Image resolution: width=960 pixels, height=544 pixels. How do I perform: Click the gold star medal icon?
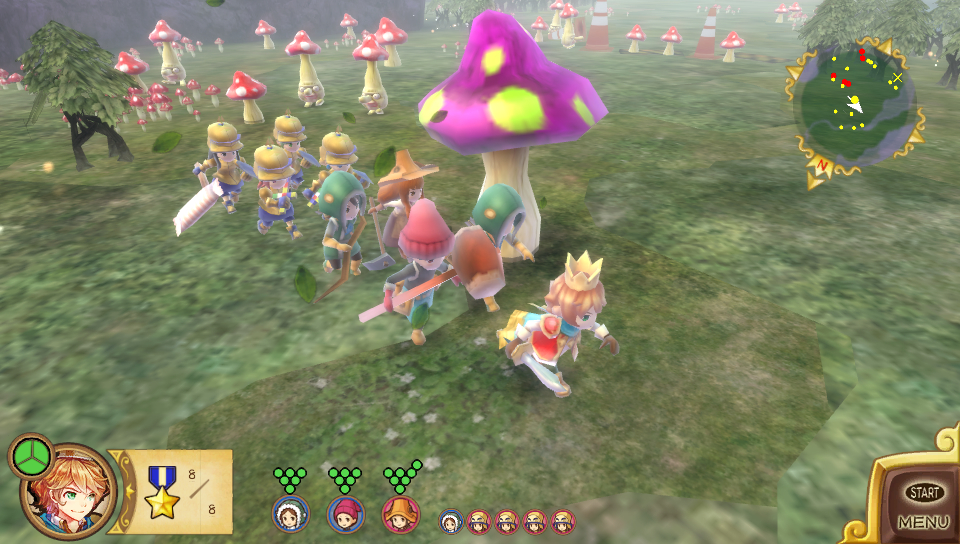tap(162, 491)
